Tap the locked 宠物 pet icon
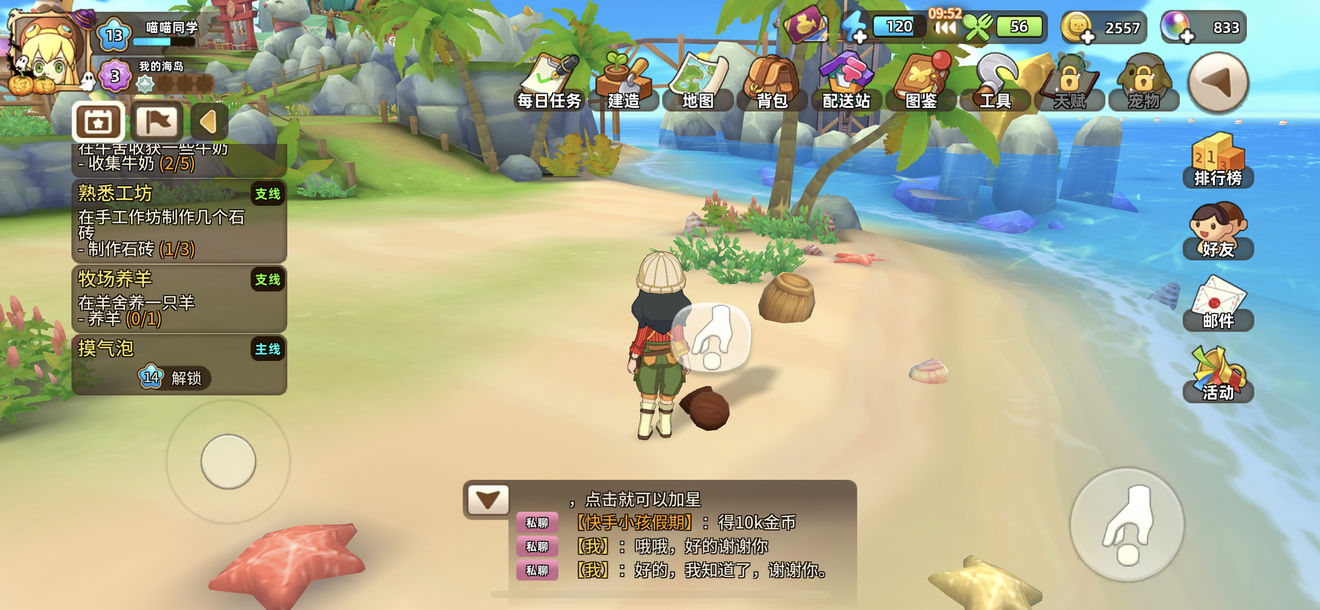Screen dimensions: 1320x610 click(1143, 82)
